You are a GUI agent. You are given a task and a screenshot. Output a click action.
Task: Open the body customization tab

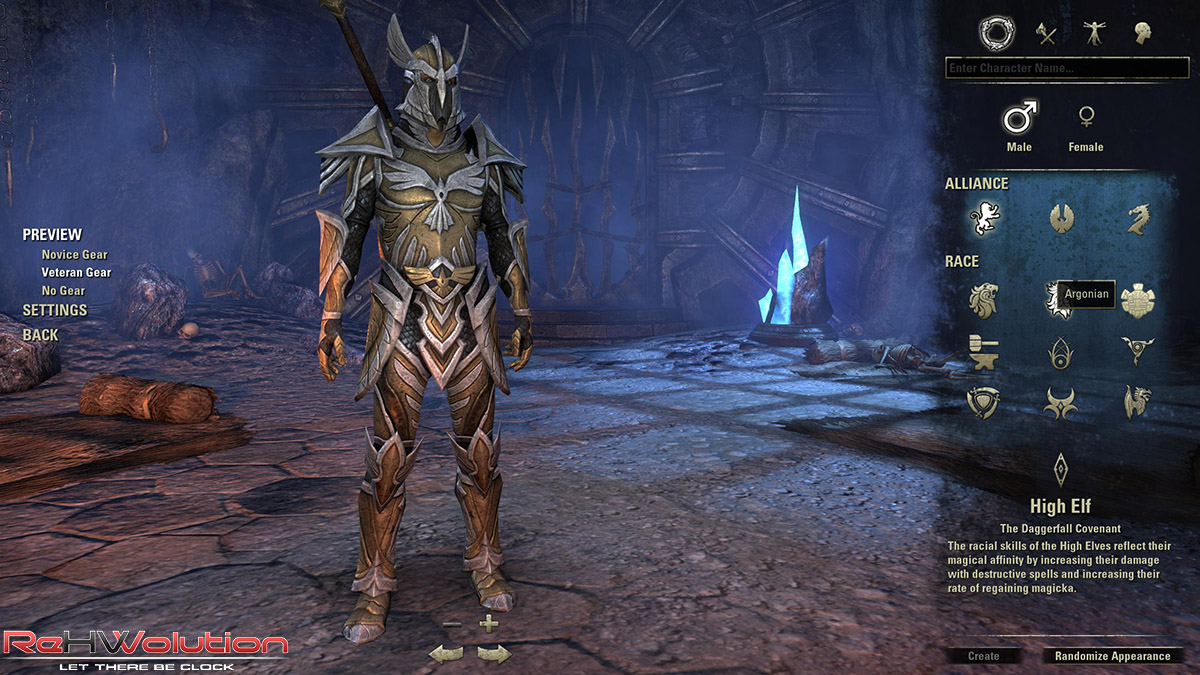coord(1094,34)
